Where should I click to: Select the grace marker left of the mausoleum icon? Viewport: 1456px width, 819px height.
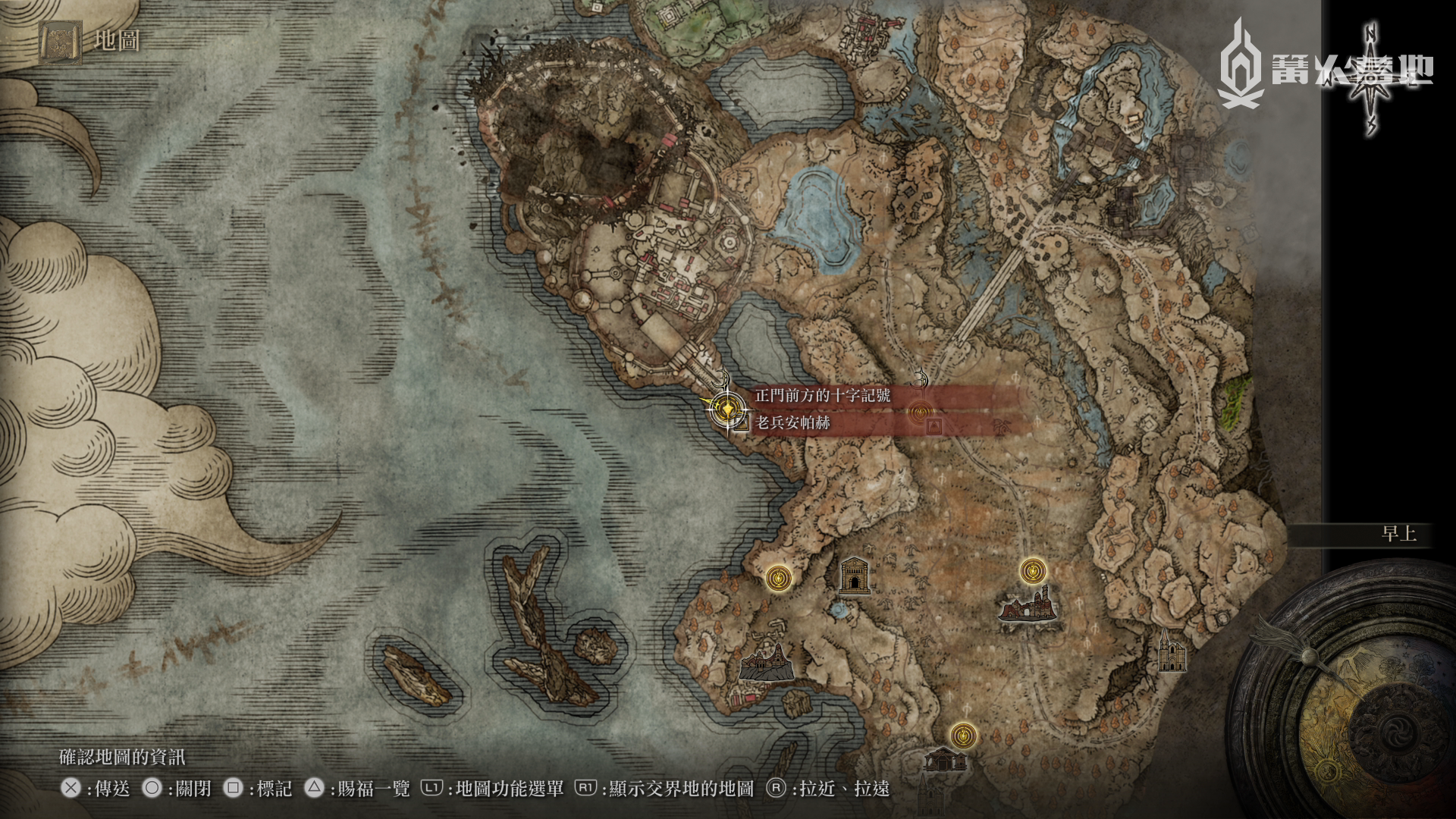(779, 579)
